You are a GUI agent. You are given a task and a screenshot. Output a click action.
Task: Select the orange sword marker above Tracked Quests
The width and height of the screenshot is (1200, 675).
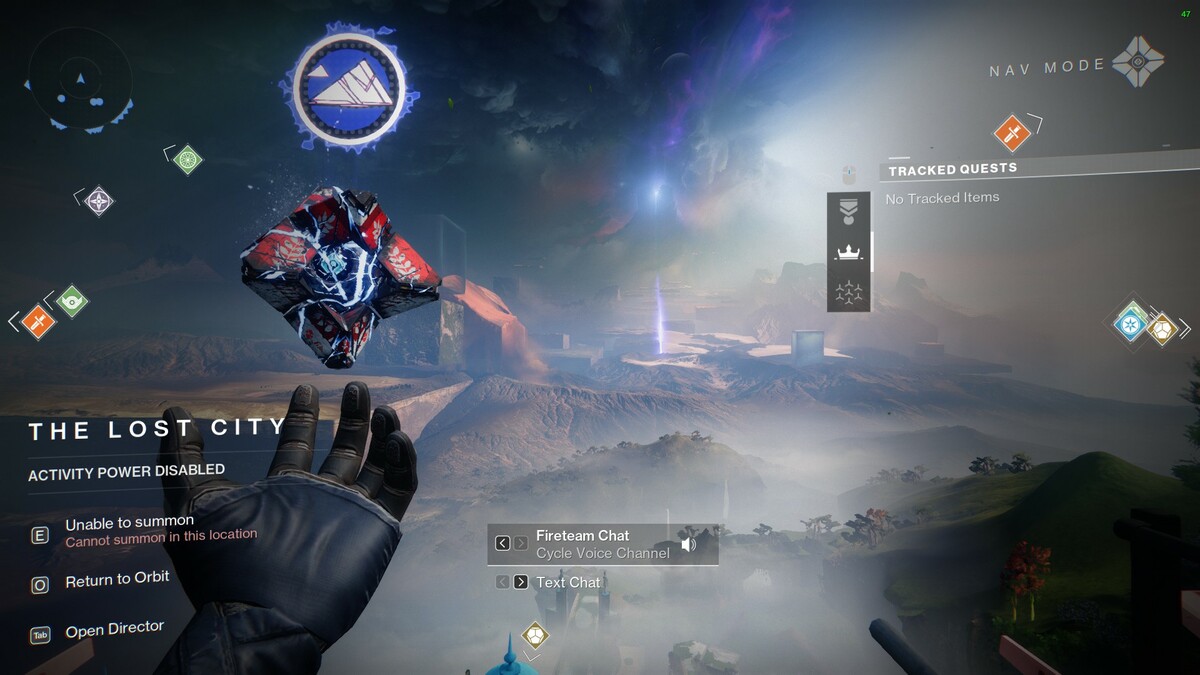pos(1012,132)
